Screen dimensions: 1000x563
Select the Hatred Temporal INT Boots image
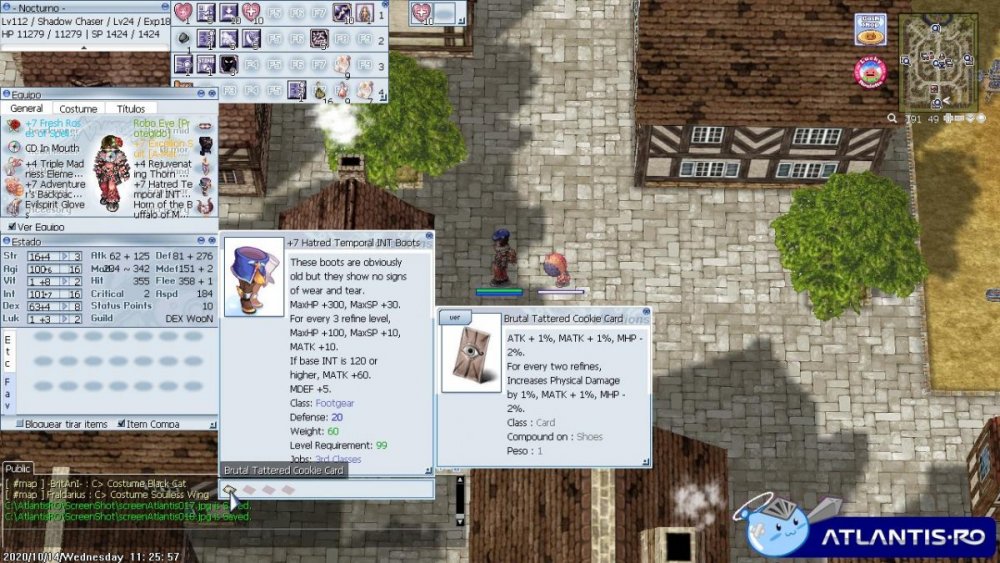click(254, 277)
